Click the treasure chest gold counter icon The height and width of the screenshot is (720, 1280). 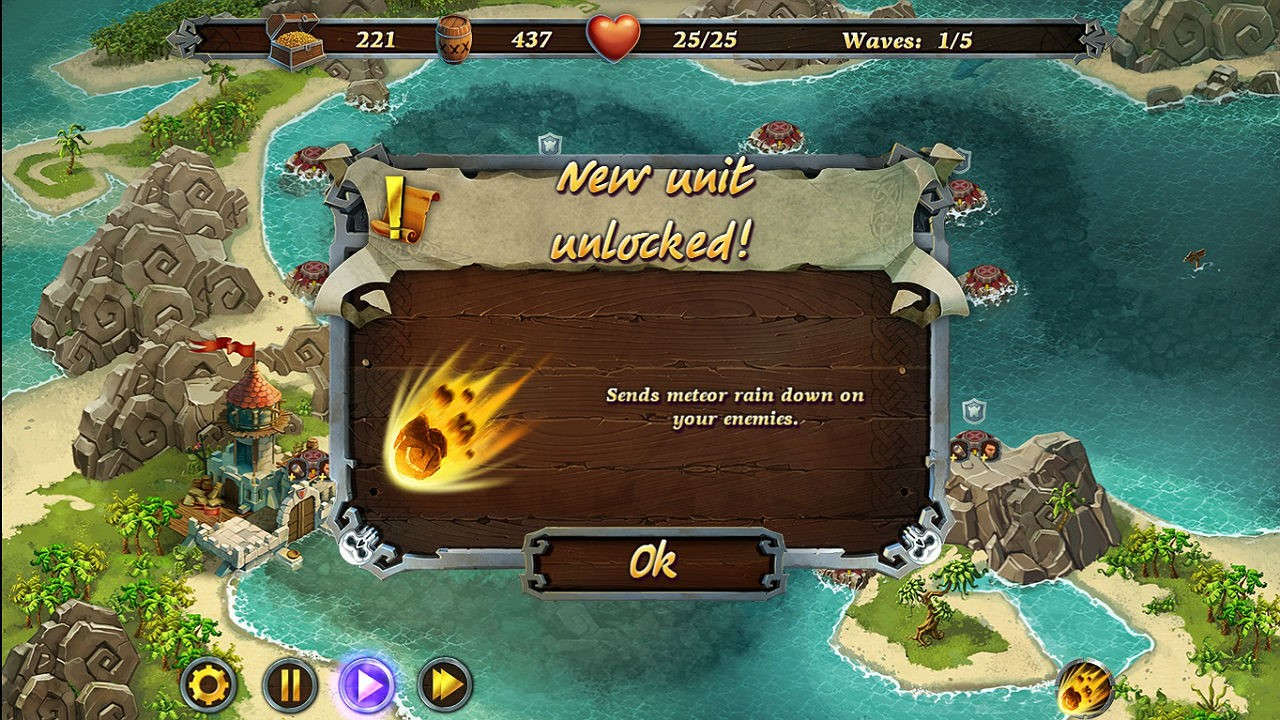coord(297,38)
